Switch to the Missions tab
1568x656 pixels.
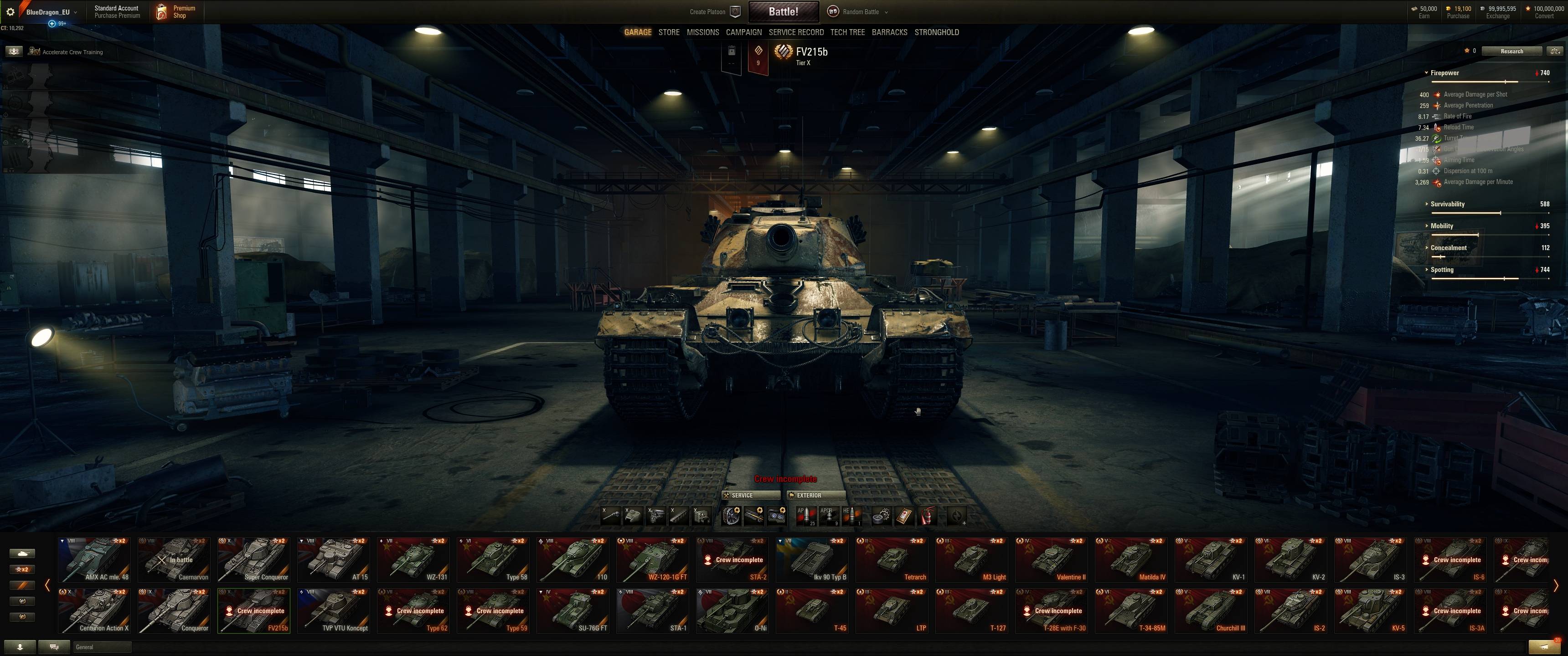pos(702,32)
